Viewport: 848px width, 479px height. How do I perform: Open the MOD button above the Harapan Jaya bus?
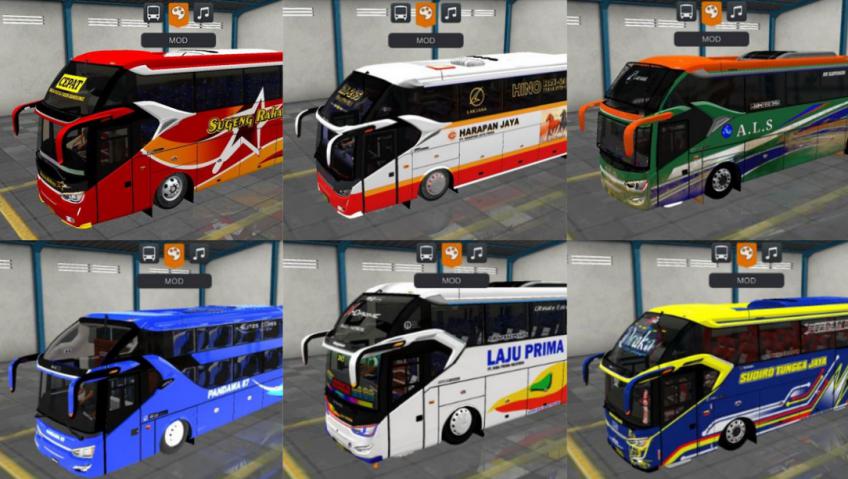425,40
